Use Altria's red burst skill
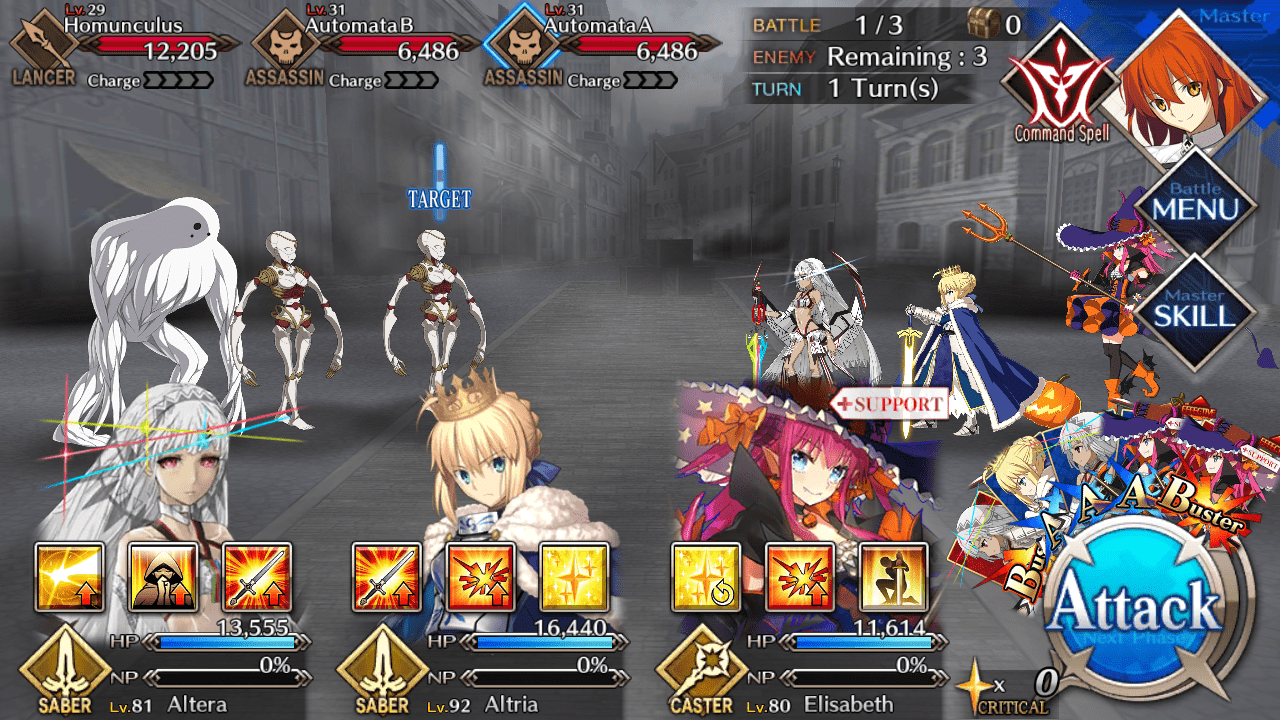1280x720 pixels. [481, 577]
